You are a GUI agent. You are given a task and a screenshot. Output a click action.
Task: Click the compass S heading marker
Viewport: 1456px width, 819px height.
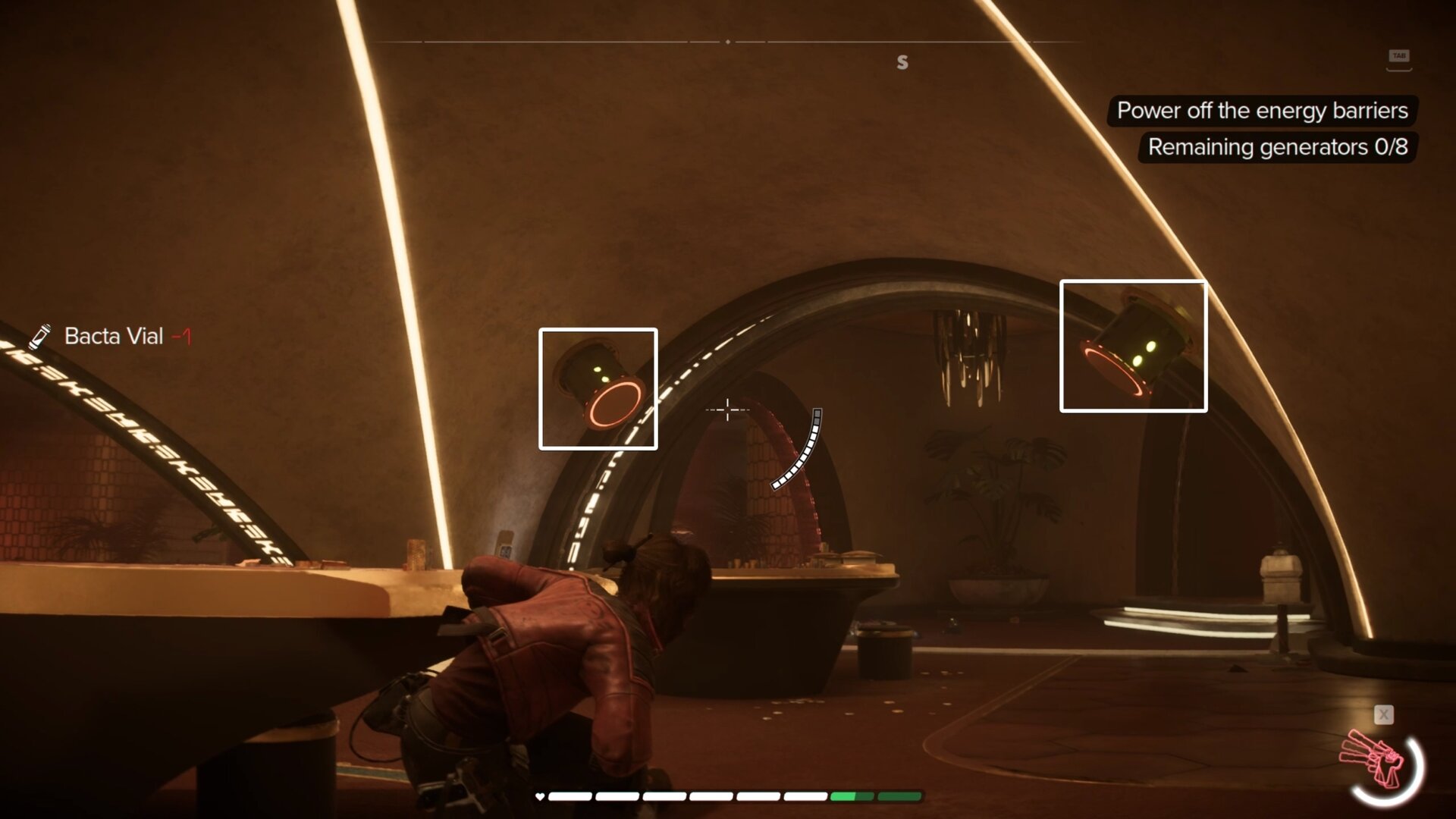point(902,62)
